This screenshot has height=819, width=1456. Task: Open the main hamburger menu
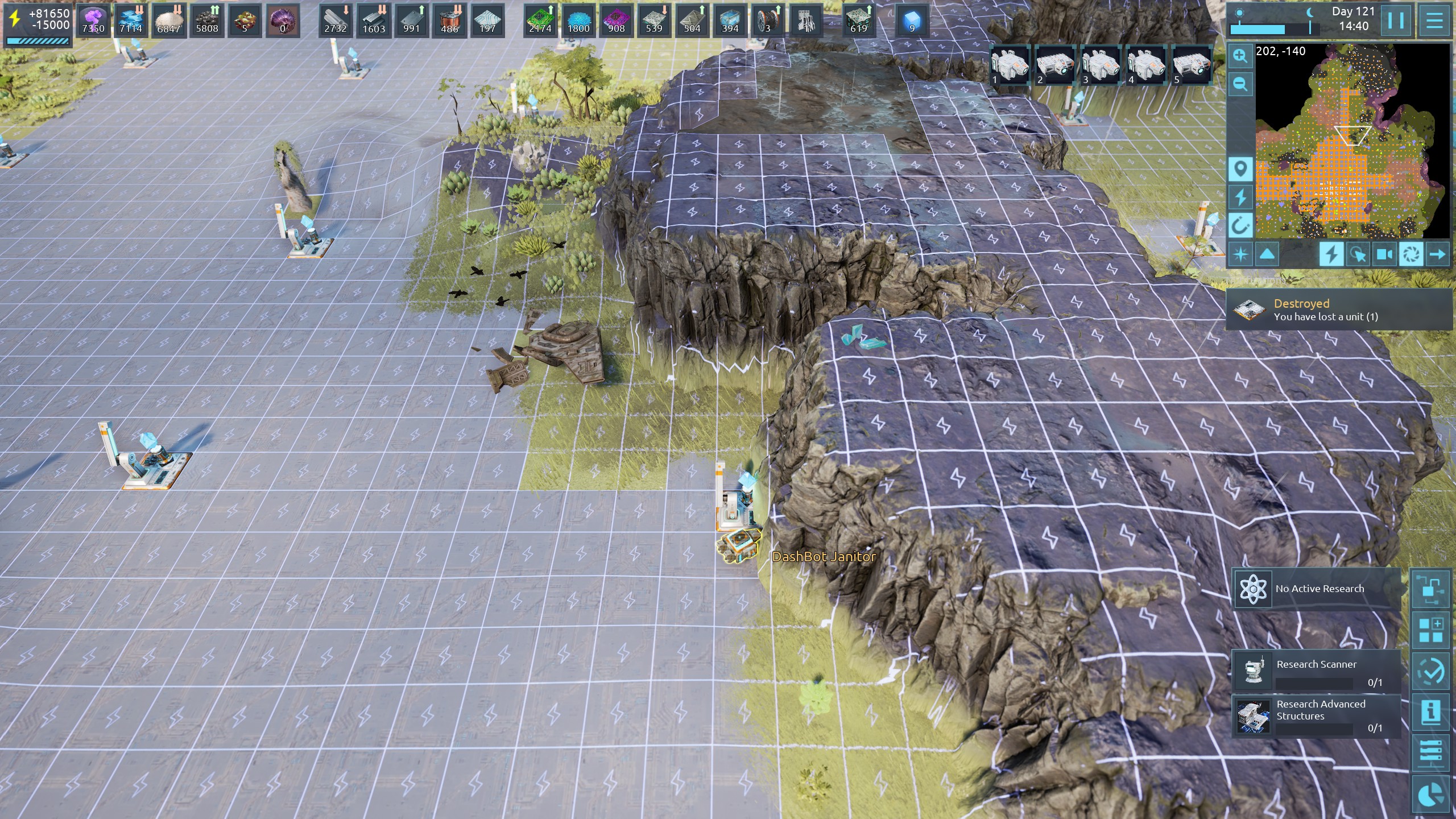coord(1434,20)
